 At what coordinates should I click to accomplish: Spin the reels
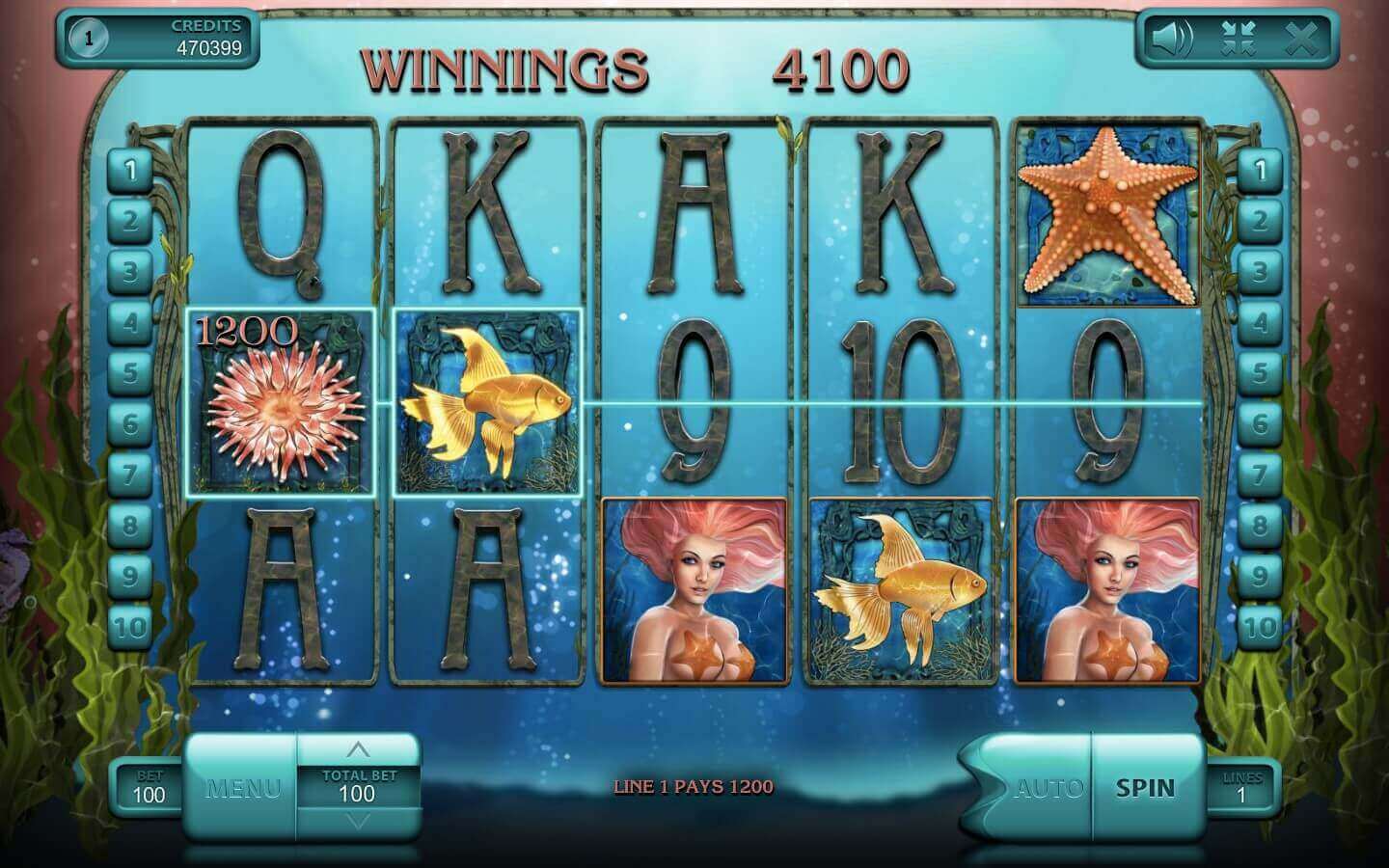(x=1146, y=788)
